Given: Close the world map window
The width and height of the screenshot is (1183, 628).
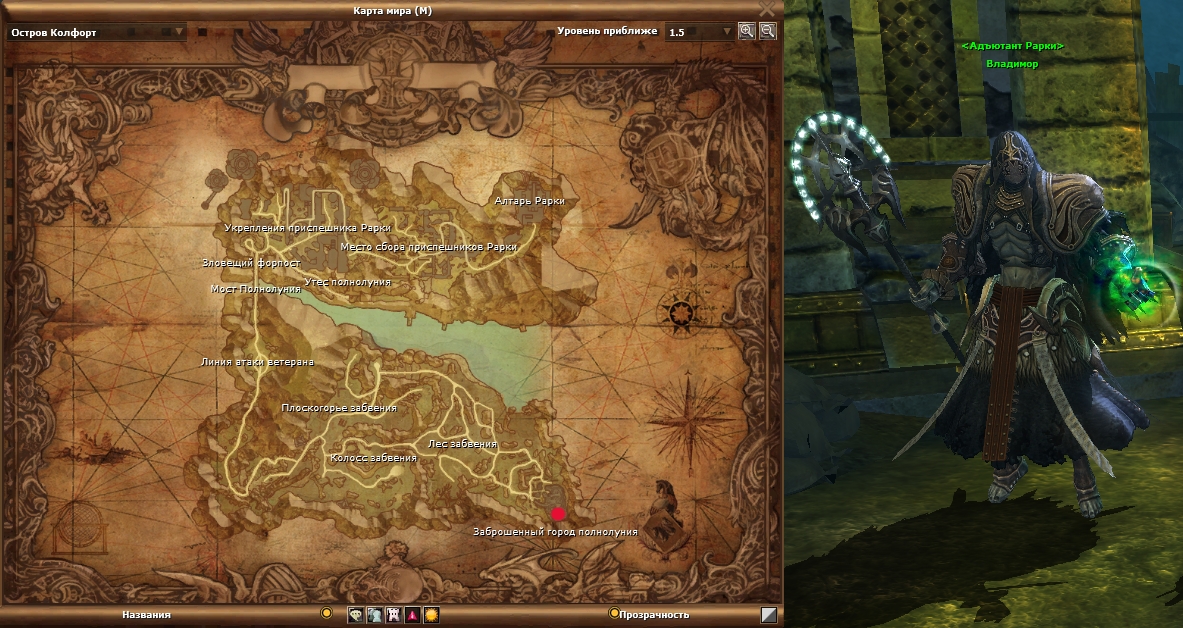Looking at the screenshot, I should pyautogui.click(x=767, y=8).
